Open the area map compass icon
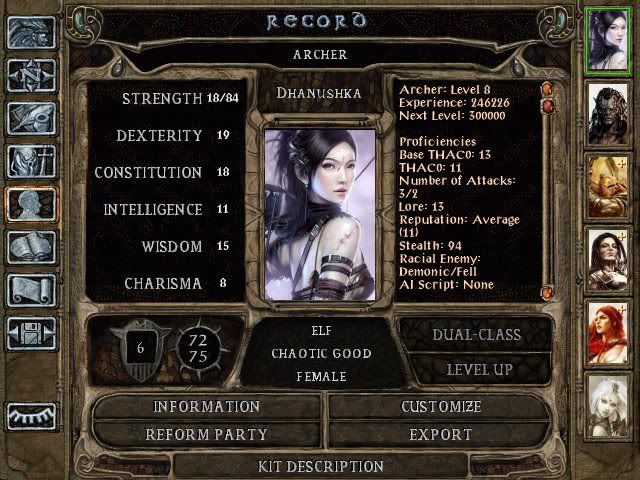This screenshot has height=480, width=640. 32,75
